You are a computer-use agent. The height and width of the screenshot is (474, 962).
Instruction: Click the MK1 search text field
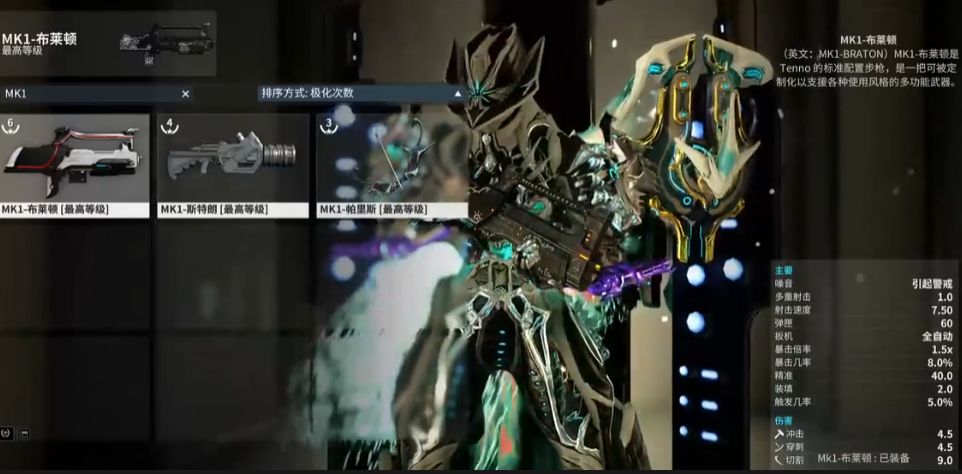coord(90,93)
